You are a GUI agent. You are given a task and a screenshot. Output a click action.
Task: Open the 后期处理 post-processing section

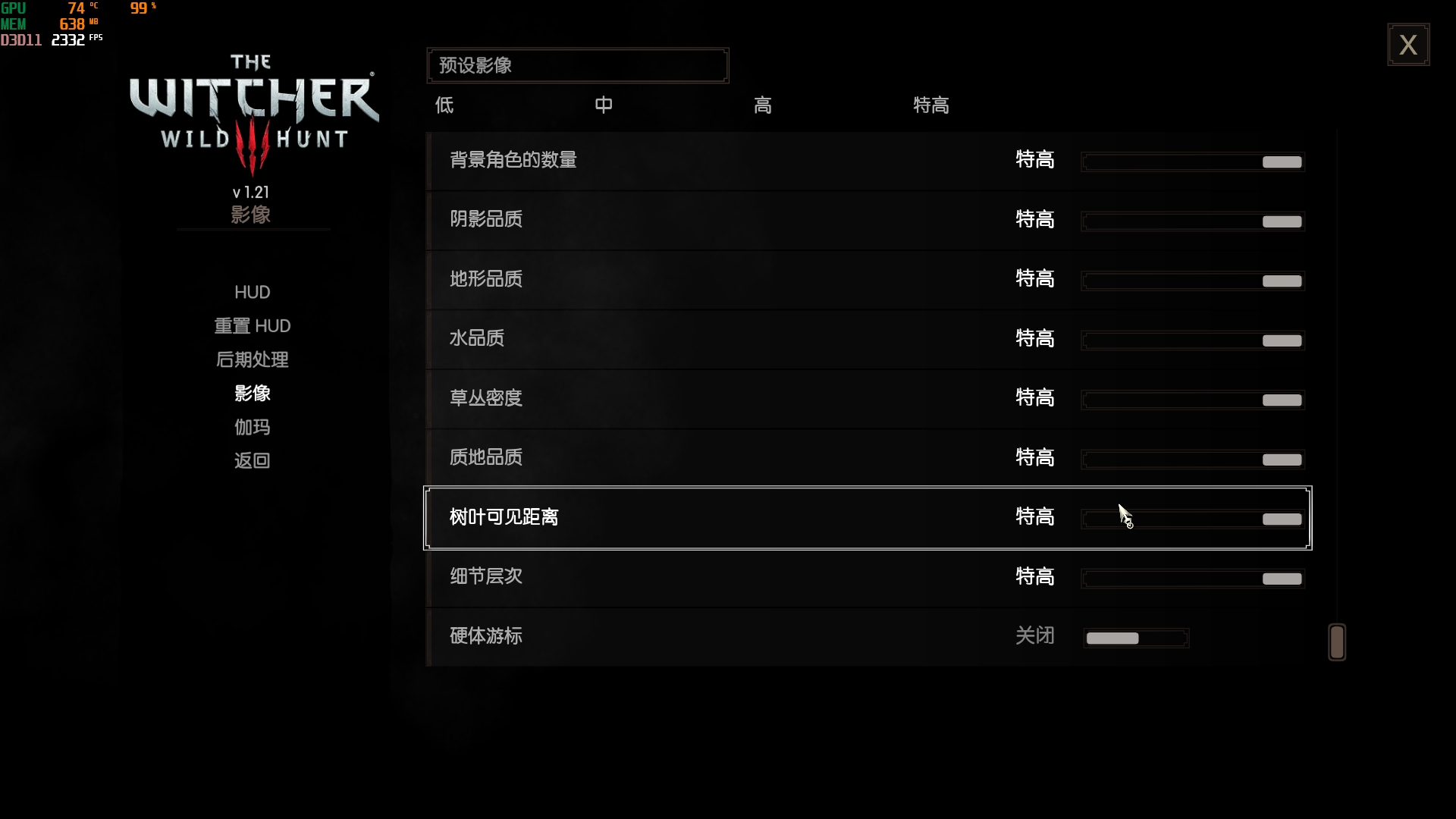252,359
